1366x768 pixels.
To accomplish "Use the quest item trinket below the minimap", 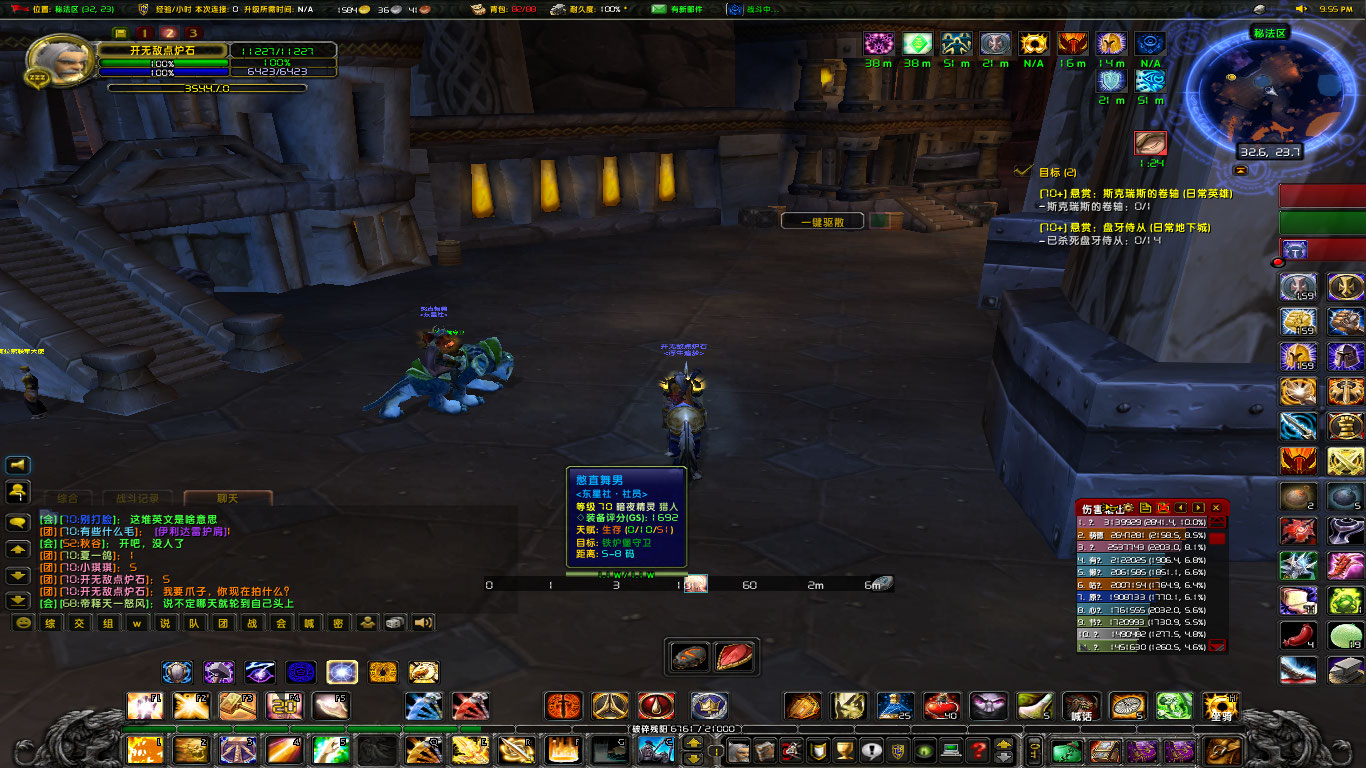I will [x=1150, y=142].
